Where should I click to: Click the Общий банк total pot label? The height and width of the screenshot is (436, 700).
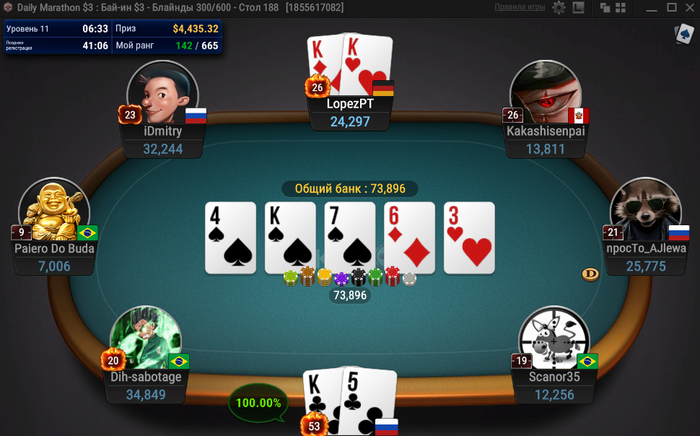350,188
